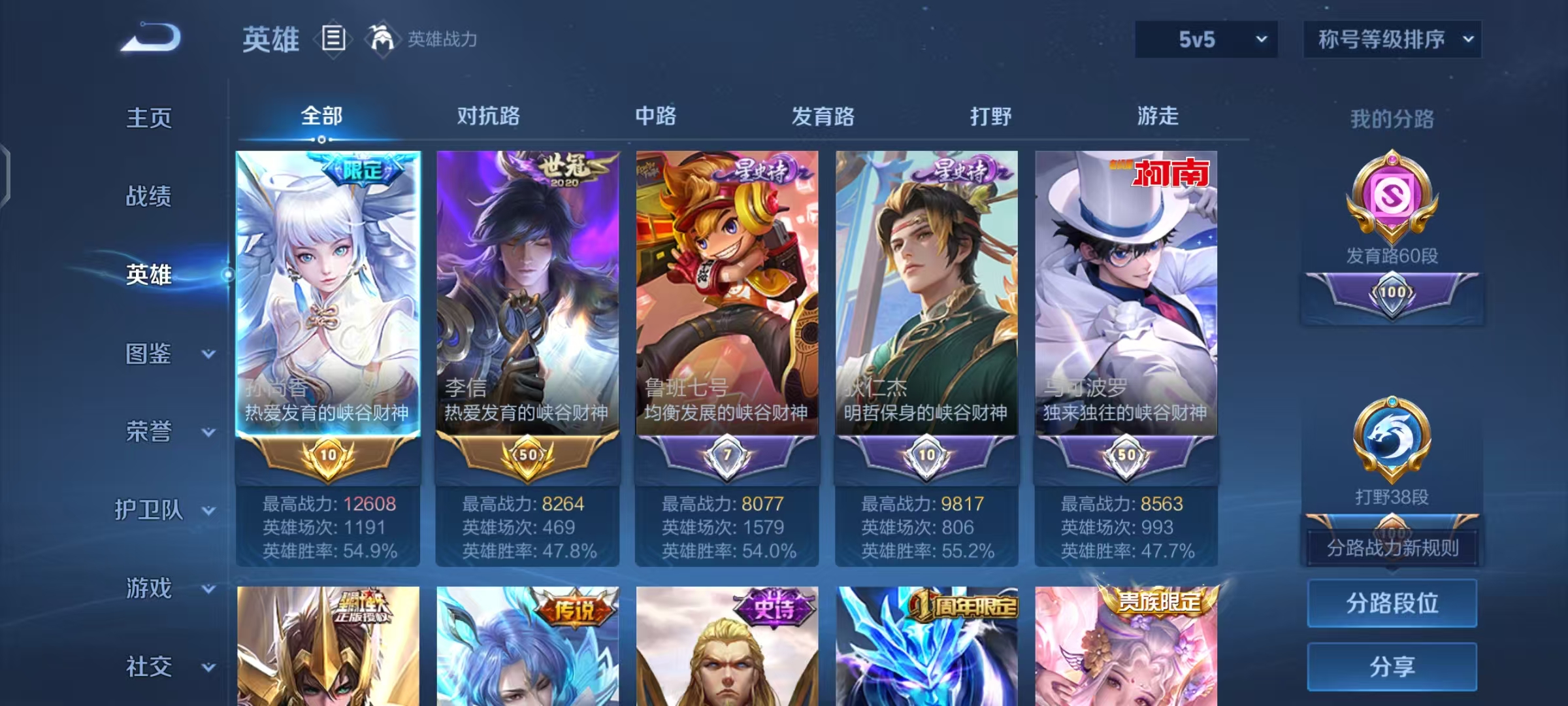Open the 称号等级排序 sorting dropdown

coord(1392,39)
